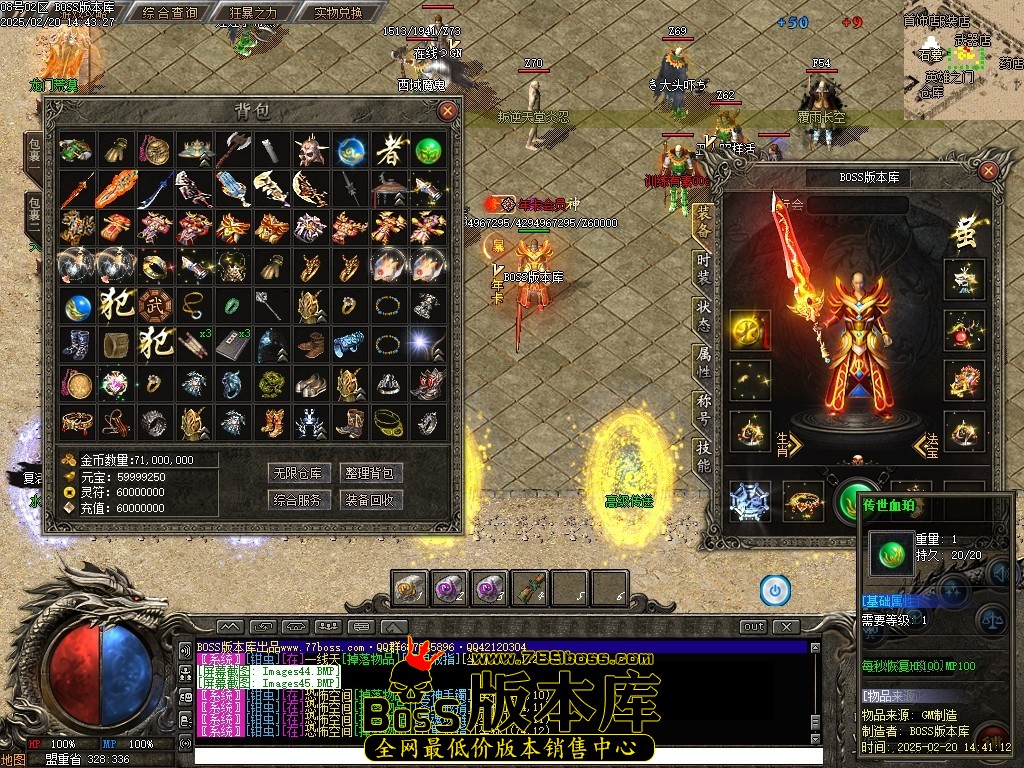1024x768 pixels.
Task: Toggle the chat window out button
Action: click(x=753, y=627)
